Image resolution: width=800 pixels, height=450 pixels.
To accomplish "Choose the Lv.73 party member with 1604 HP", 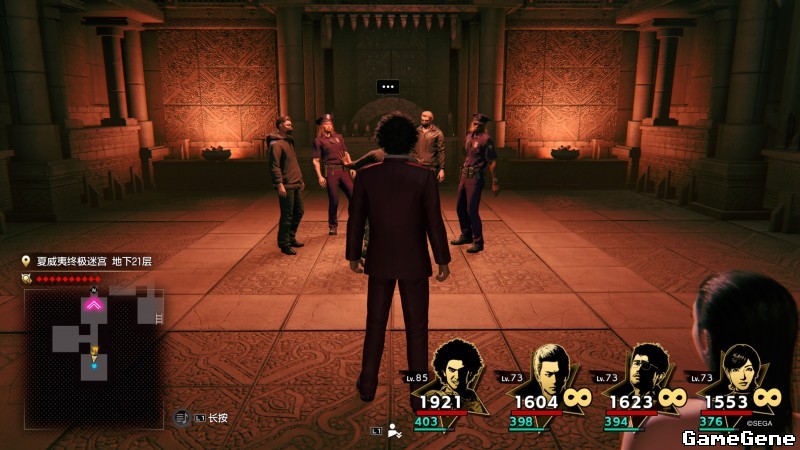I will pyautogui.click(x=549, y=372).
